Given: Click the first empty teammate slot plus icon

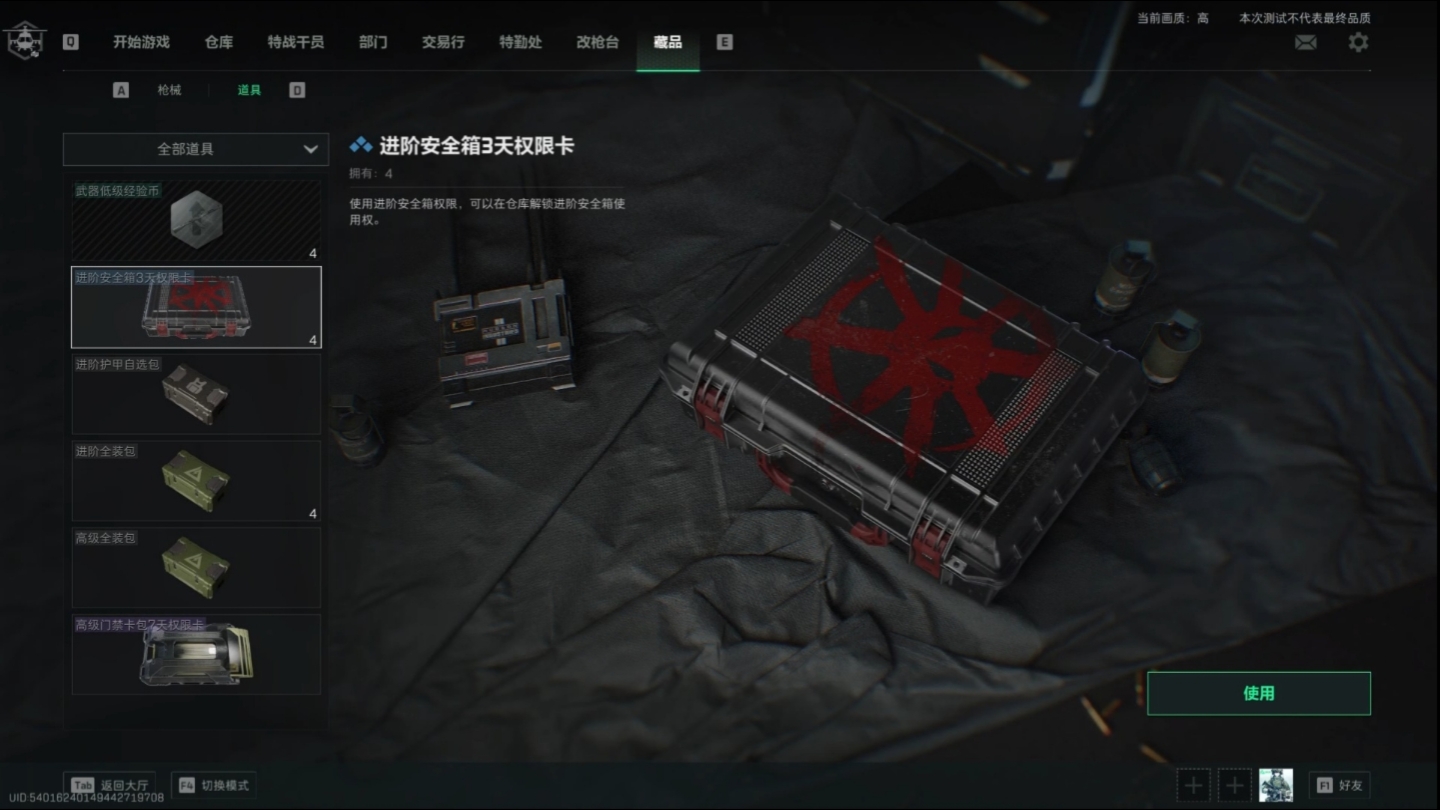Looking at the screenshot, I should click(1192, 784).
